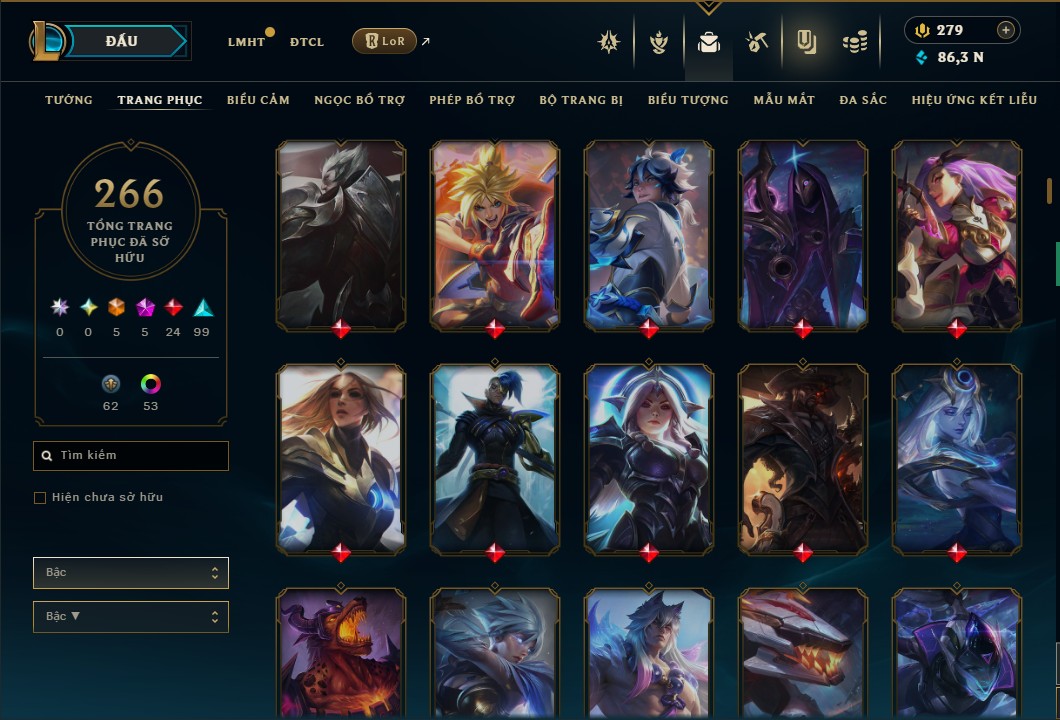Go to the PHÉP BỔ TRỢ tab
The image size is (1060, 720).
click(x=472, y=100)
